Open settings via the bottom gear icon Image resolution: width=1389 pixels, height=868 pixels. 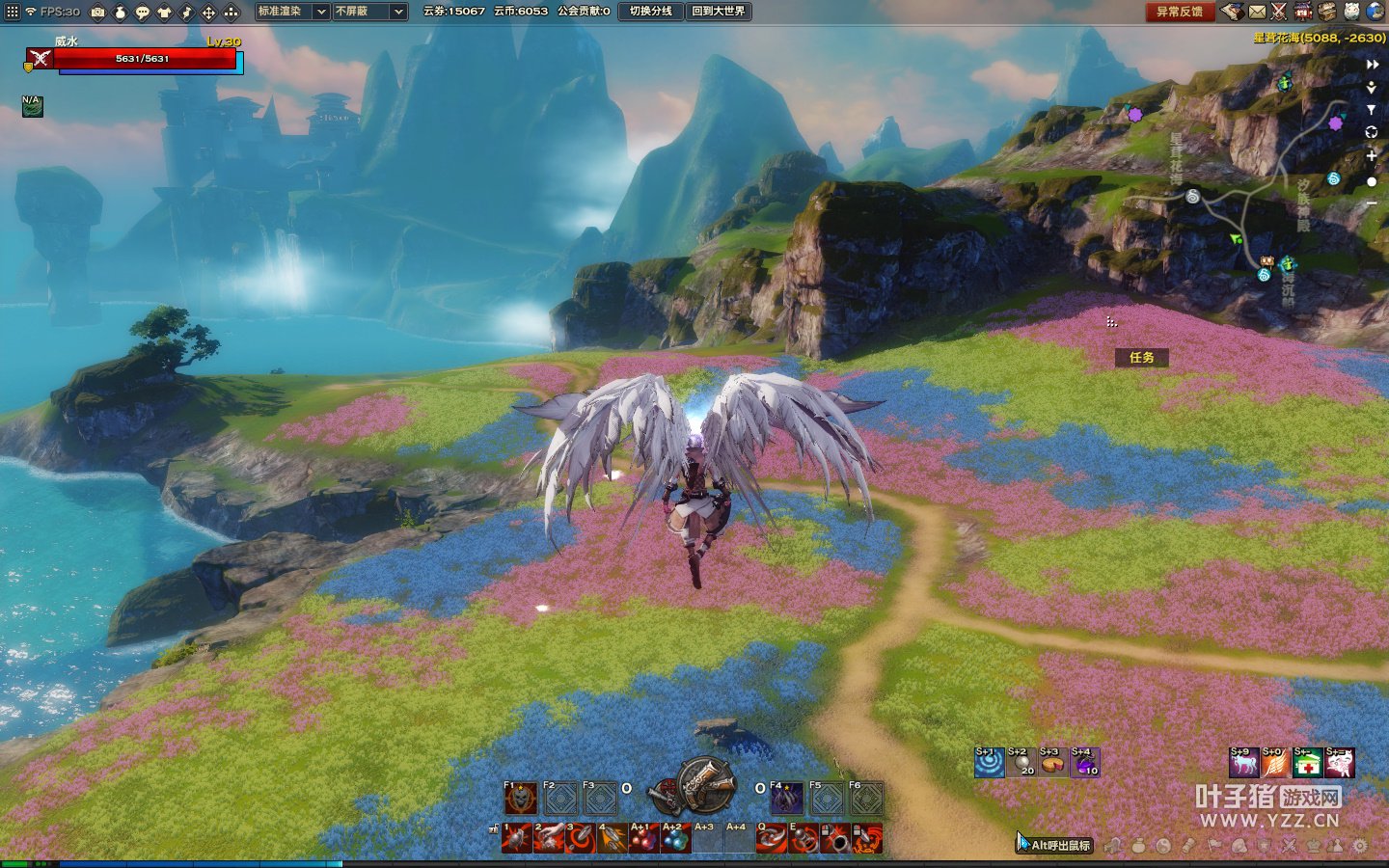click(1360, 846)
